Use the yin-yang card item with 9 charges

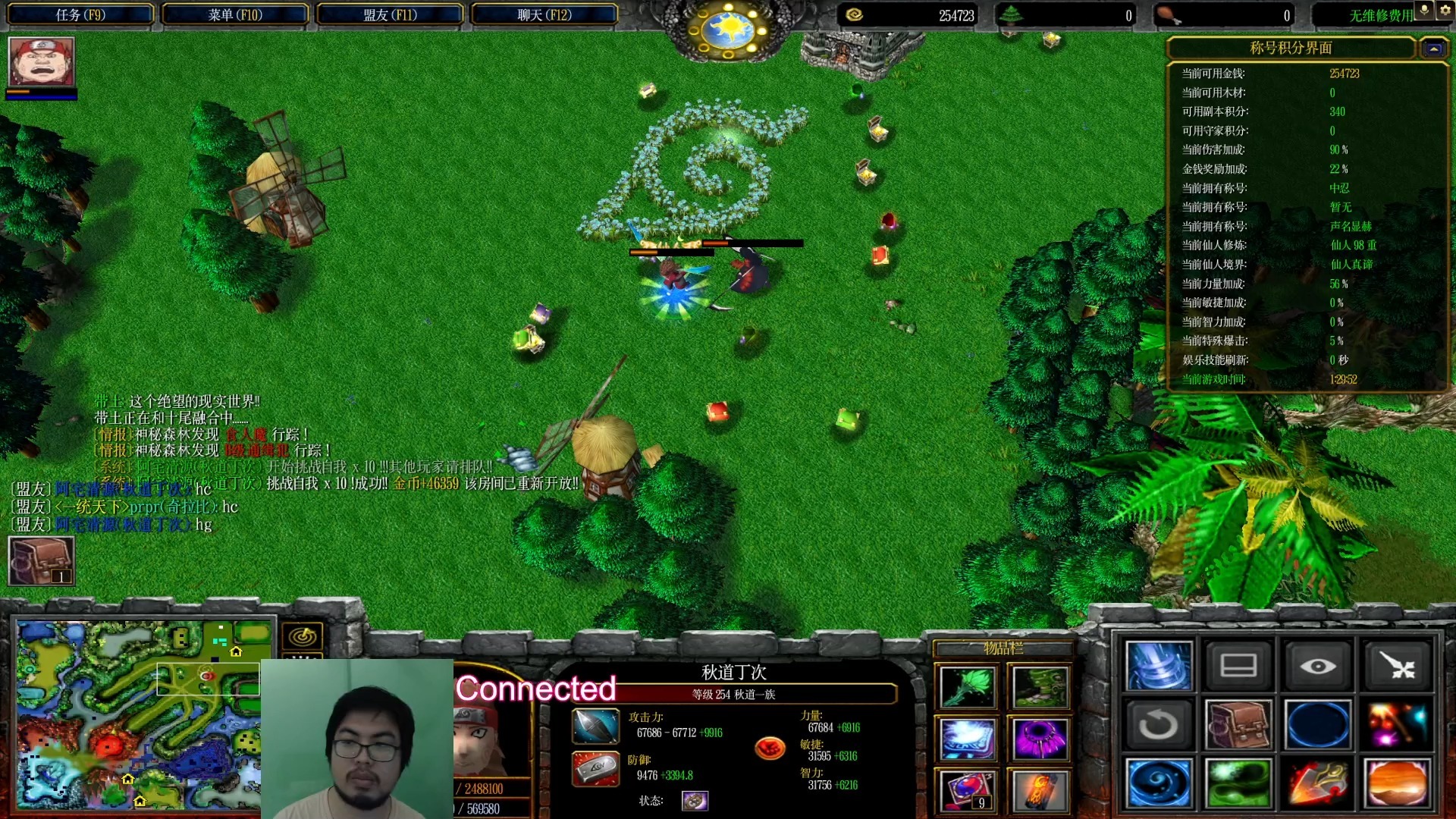[967, 790]
